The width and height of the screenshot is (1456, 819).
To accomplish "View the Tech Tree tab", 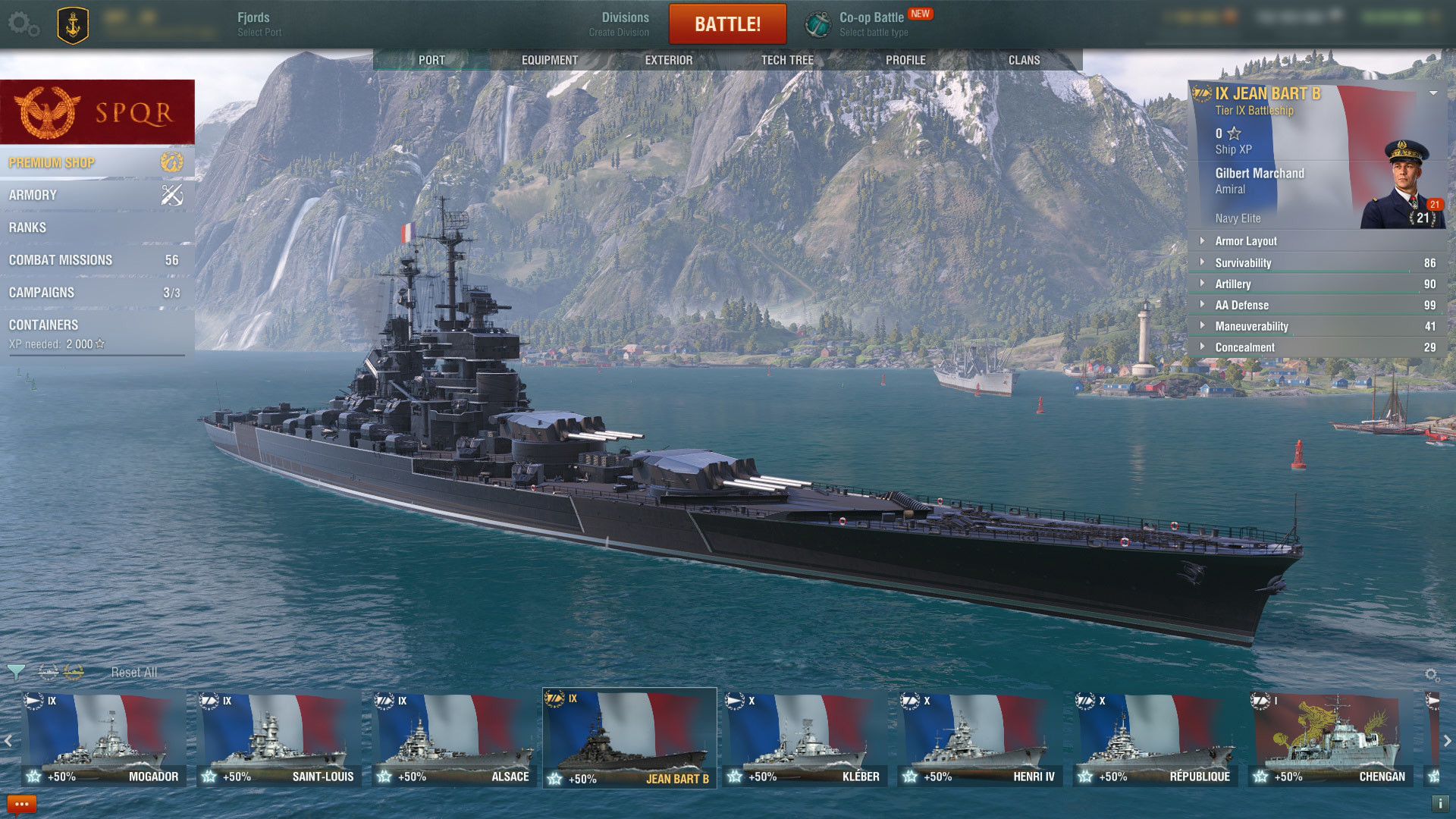I will tap(787, 60).
